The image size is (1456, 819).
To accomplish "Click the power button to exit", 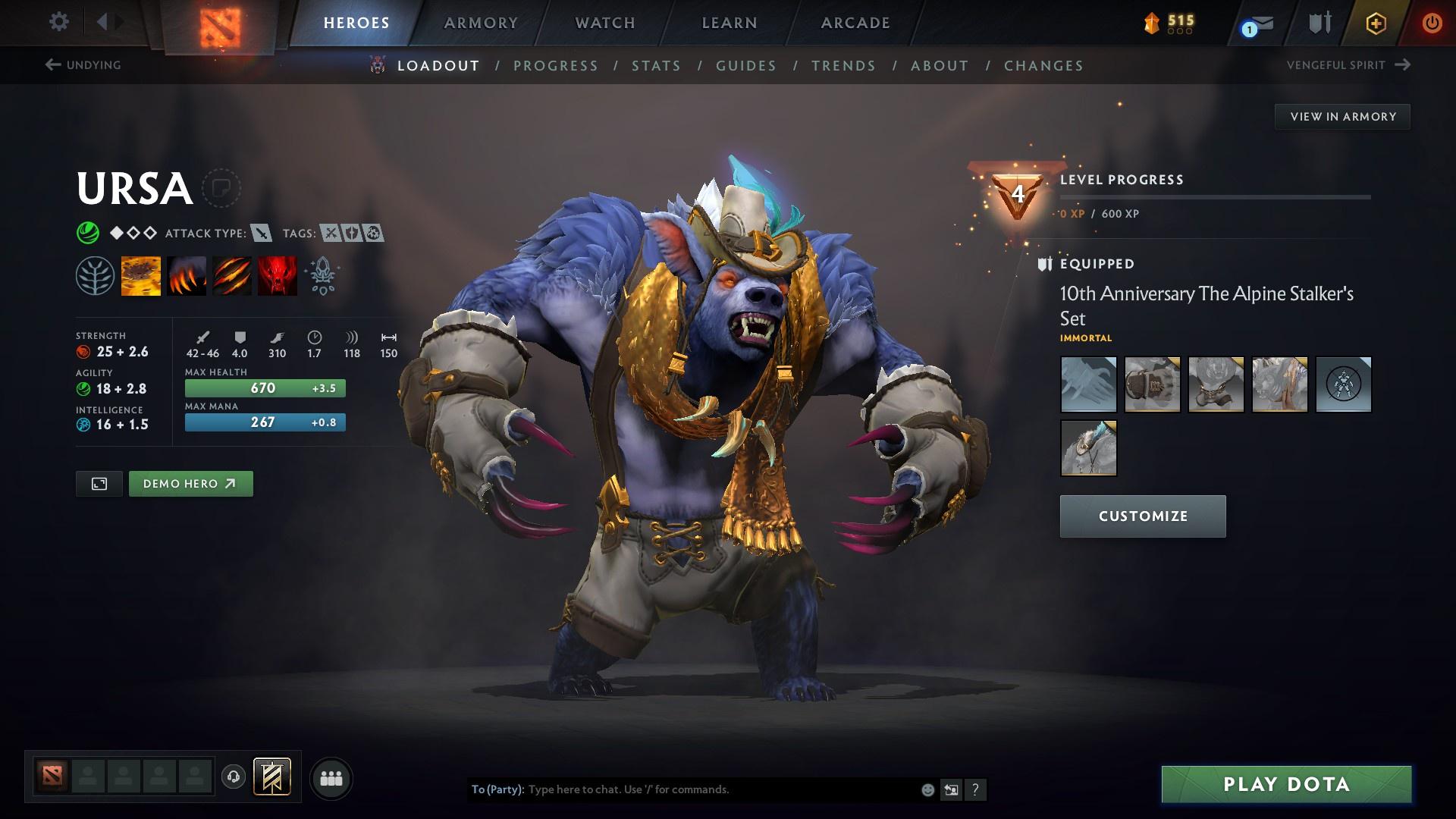I will [1432, 23].
